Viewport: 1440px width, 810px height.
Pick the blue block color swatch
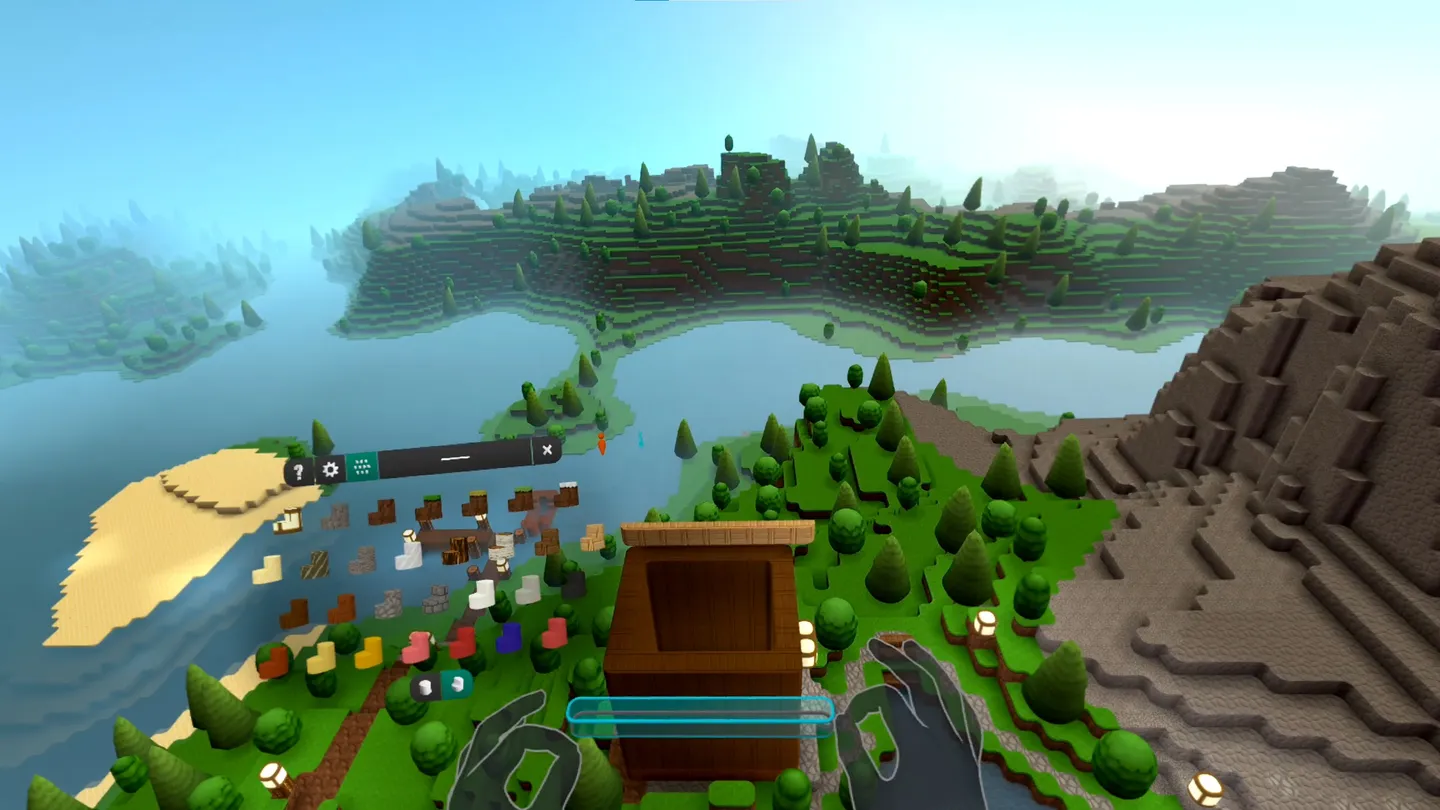pyautogui.click(x=507, y=636)
